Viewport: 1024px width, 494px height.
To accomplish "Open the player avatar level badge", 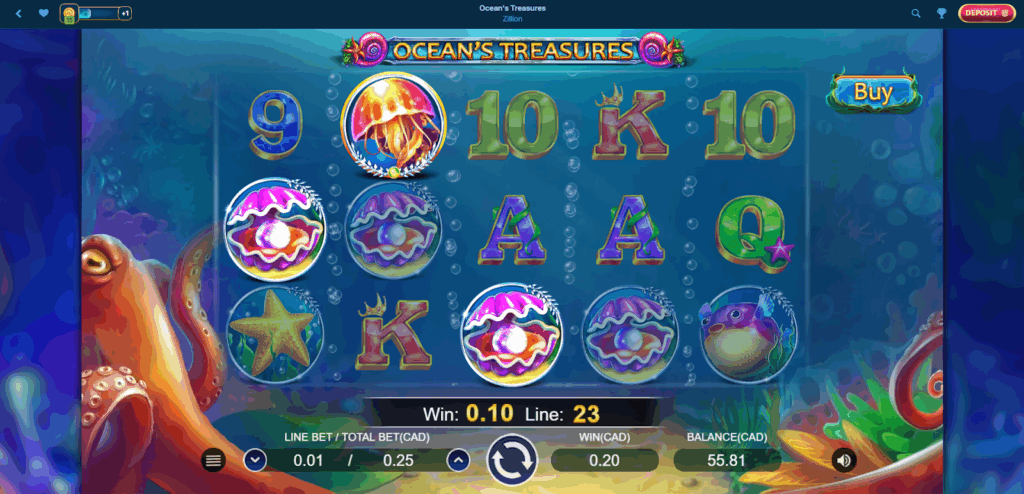I will [x=69, y=14].
